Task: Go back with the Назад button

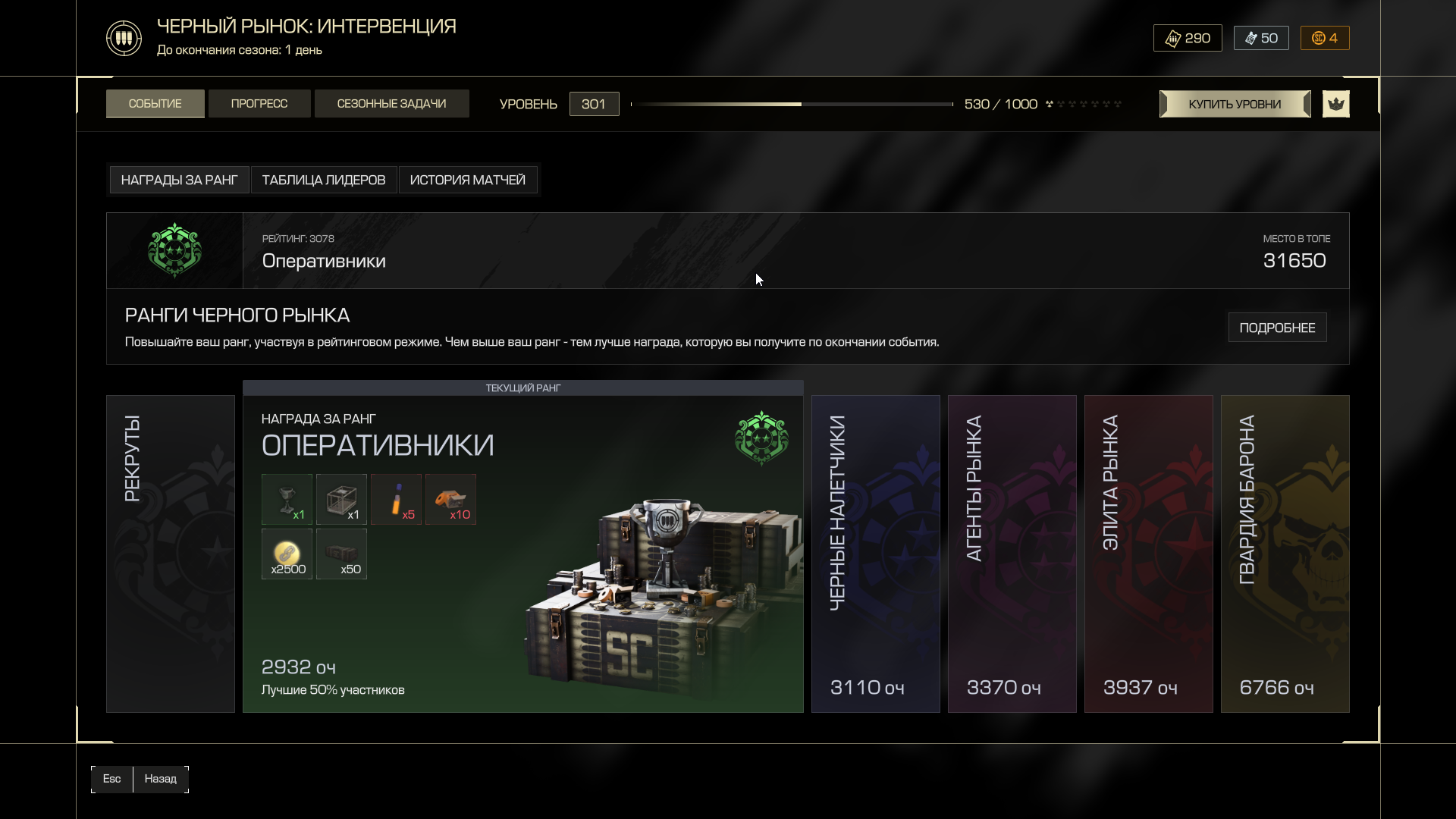Action: [x=160, y=779]
